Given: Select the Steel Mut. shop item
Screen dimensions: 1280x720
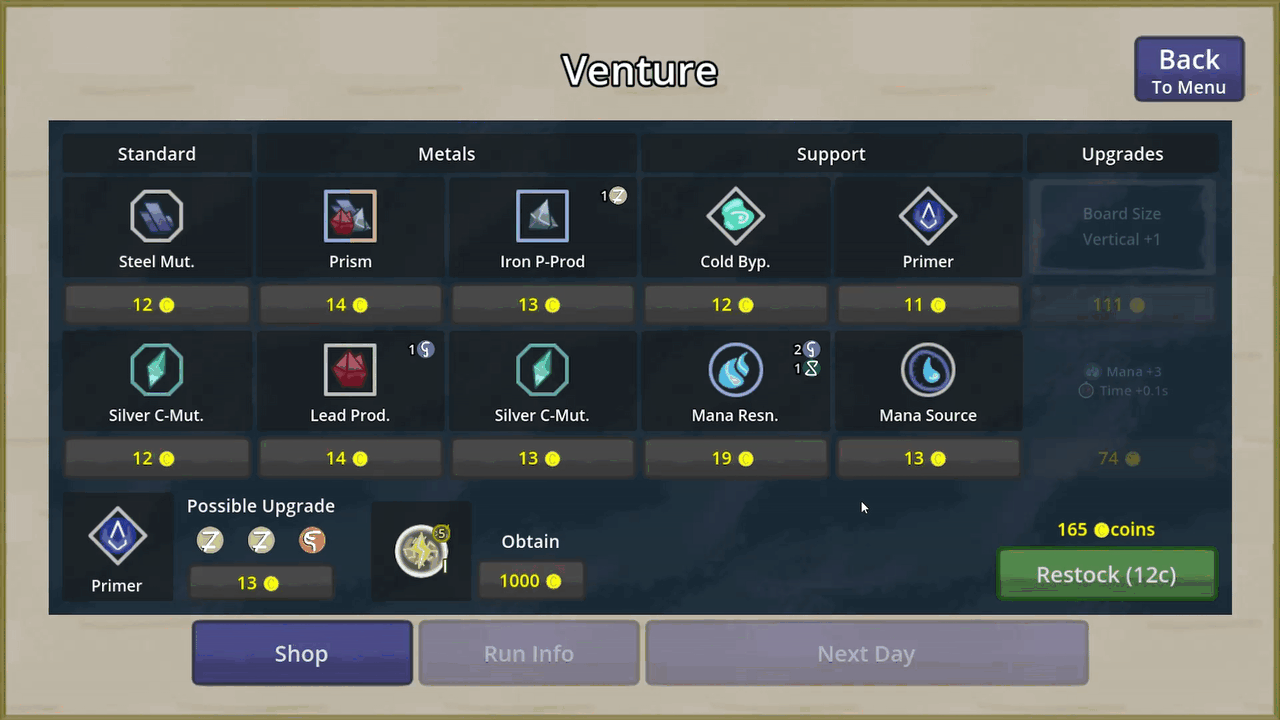Looking at the screenshot, I should pos(156,227).
